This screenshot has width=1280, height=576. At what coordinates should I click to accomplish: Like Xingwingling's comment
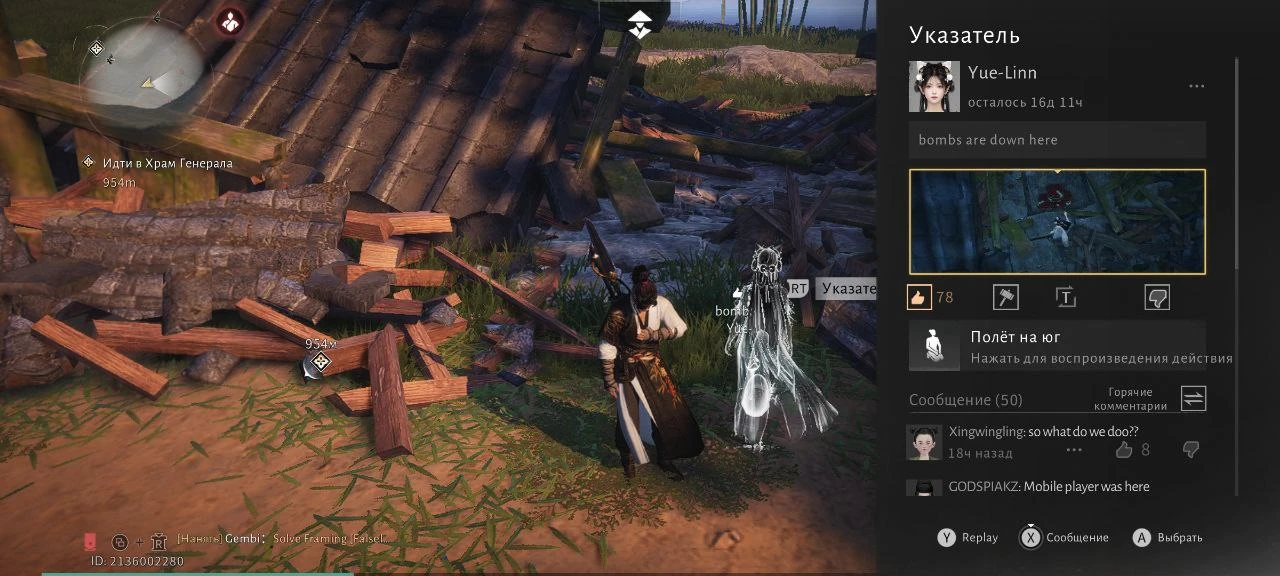coord(1124,450)
